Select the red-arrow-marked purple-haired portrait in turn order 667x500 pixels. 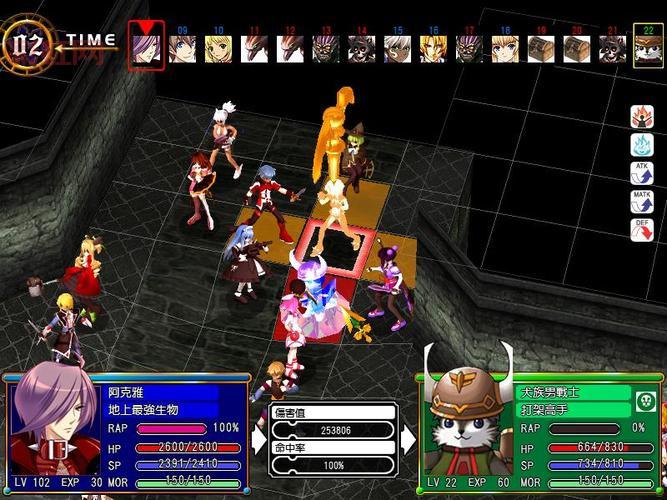tap(146, 47)
